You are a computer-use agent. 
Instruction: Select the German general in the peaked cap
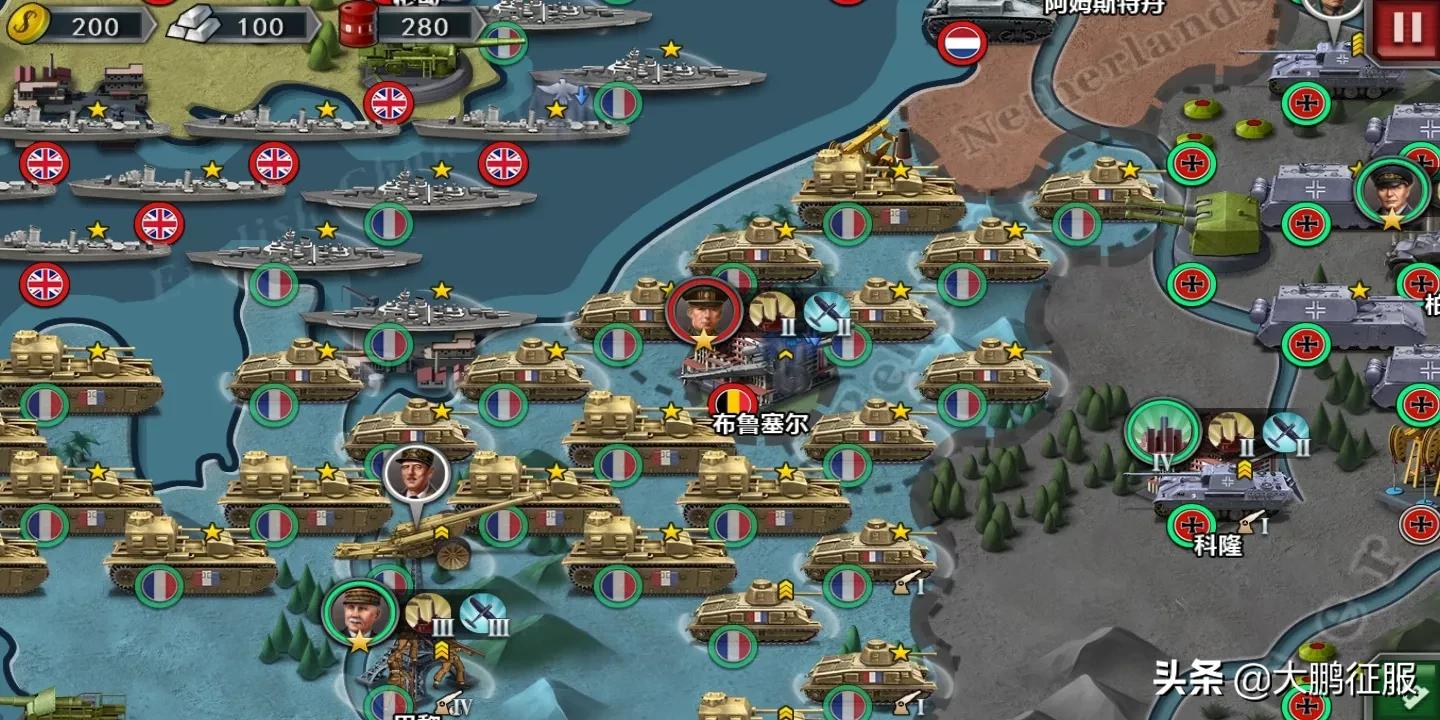pyautogui.click(x=1392, y=190)
